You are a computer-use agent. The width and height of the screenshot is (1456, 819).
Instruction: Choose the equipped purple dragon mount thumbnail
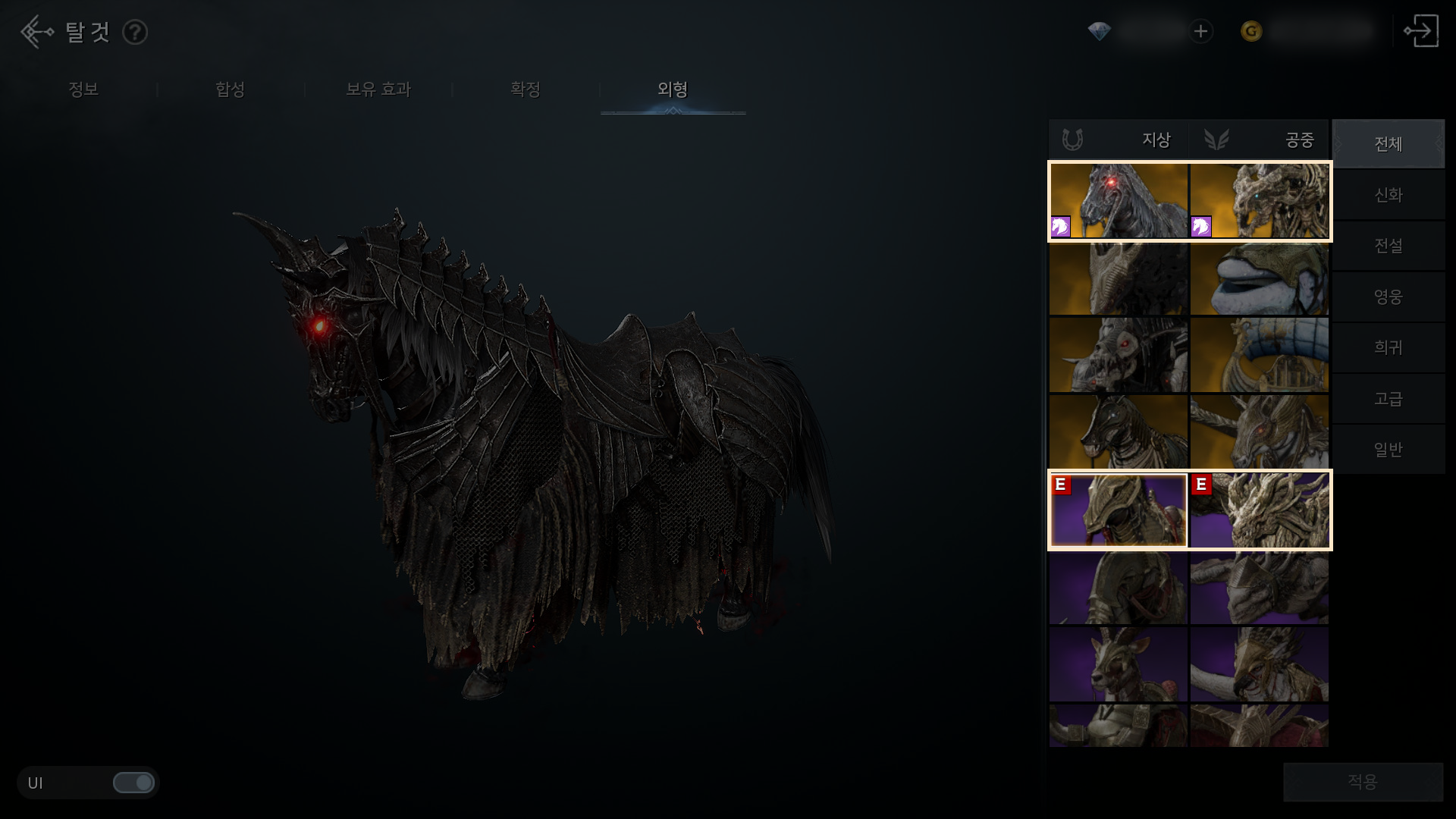click(1259, 510)
